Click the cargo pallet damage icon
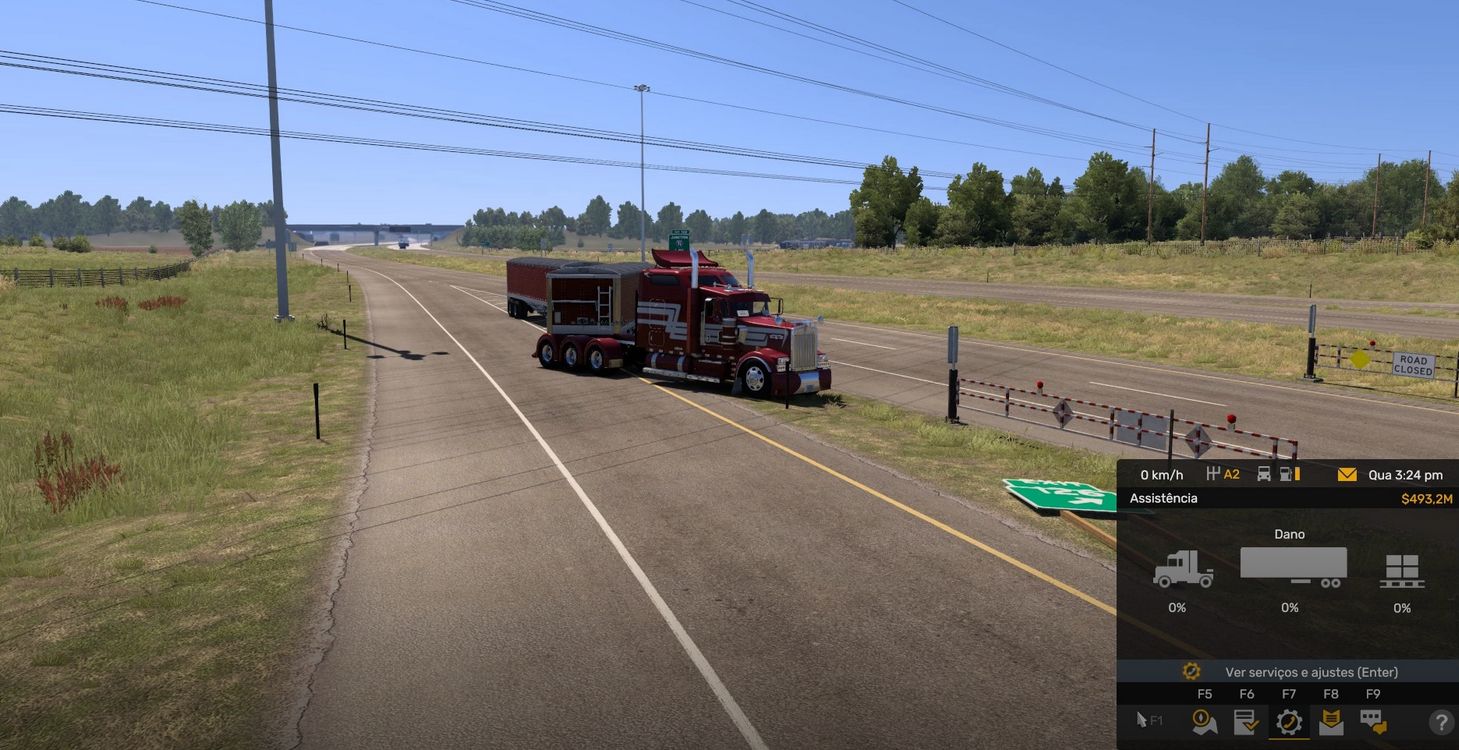 point(1403,570)
